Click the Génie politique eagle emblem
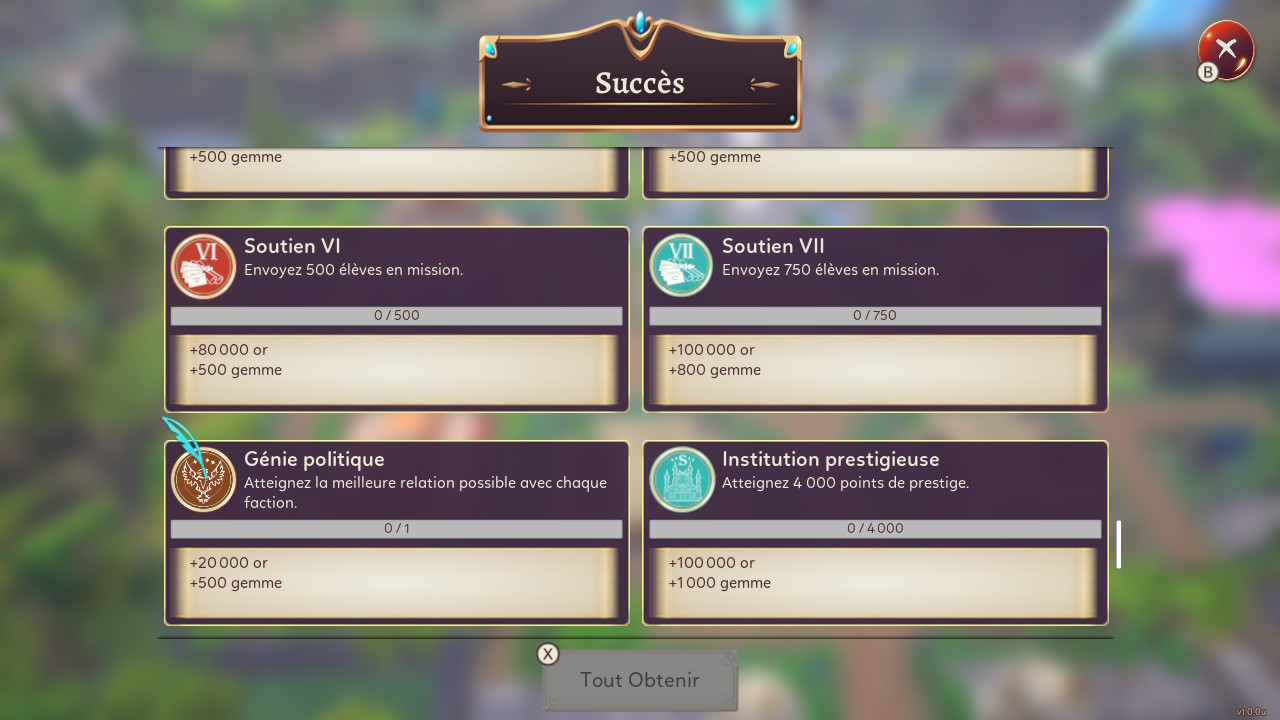 tap(203, 480)
